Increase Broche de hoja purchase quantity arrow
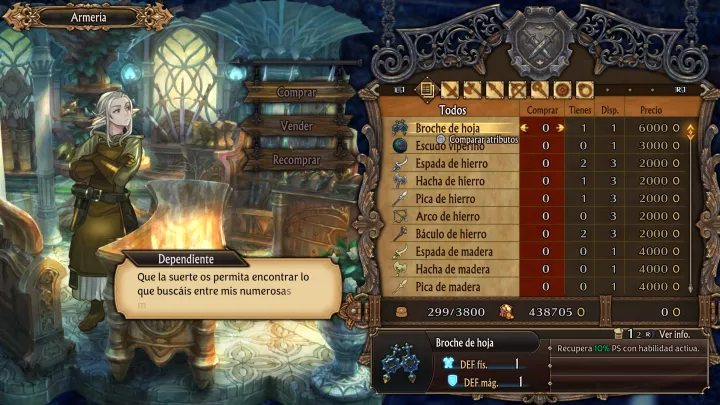 (x=560, y=128)
